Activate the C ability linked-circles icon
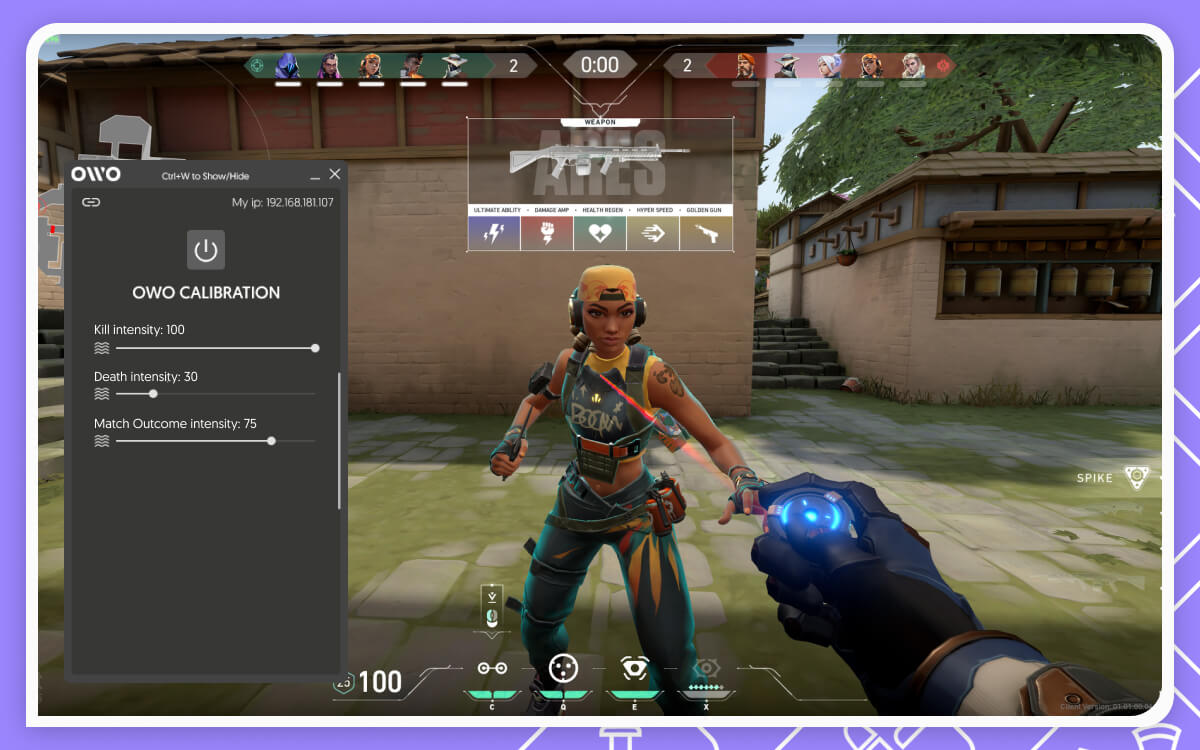Image resolution: width=1200 pixels, height=750 pixels. 492,668
